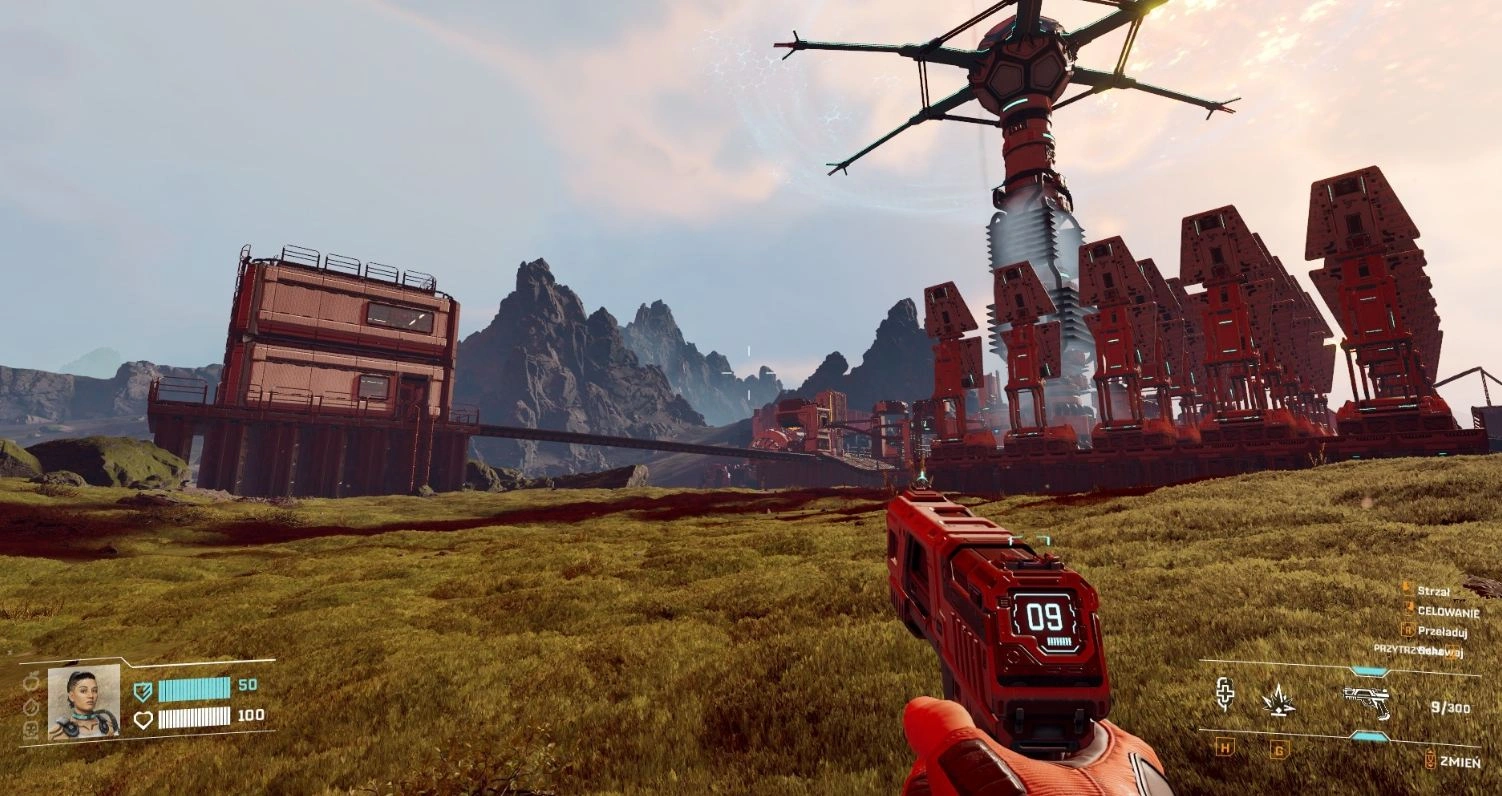1502x796 pixels.
Task: Select the medkit healing item icon
Action: tap(1225, 695)
